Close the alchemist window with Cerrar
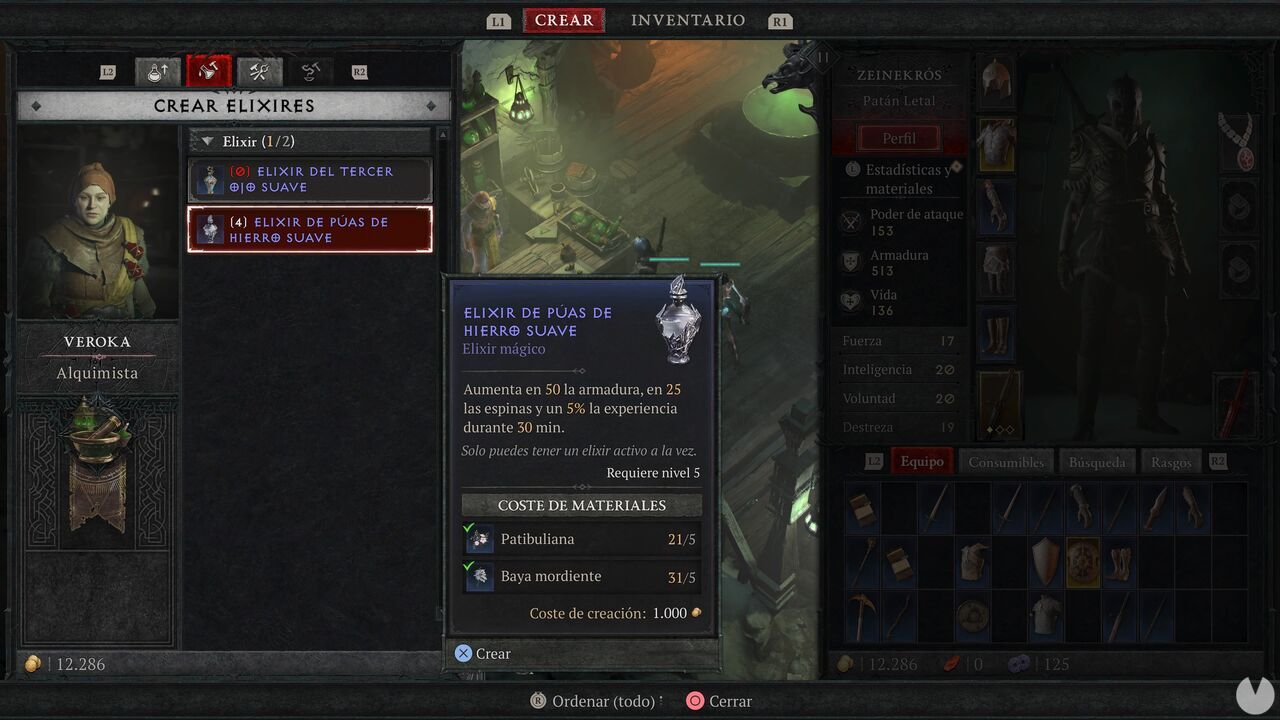 719,701
